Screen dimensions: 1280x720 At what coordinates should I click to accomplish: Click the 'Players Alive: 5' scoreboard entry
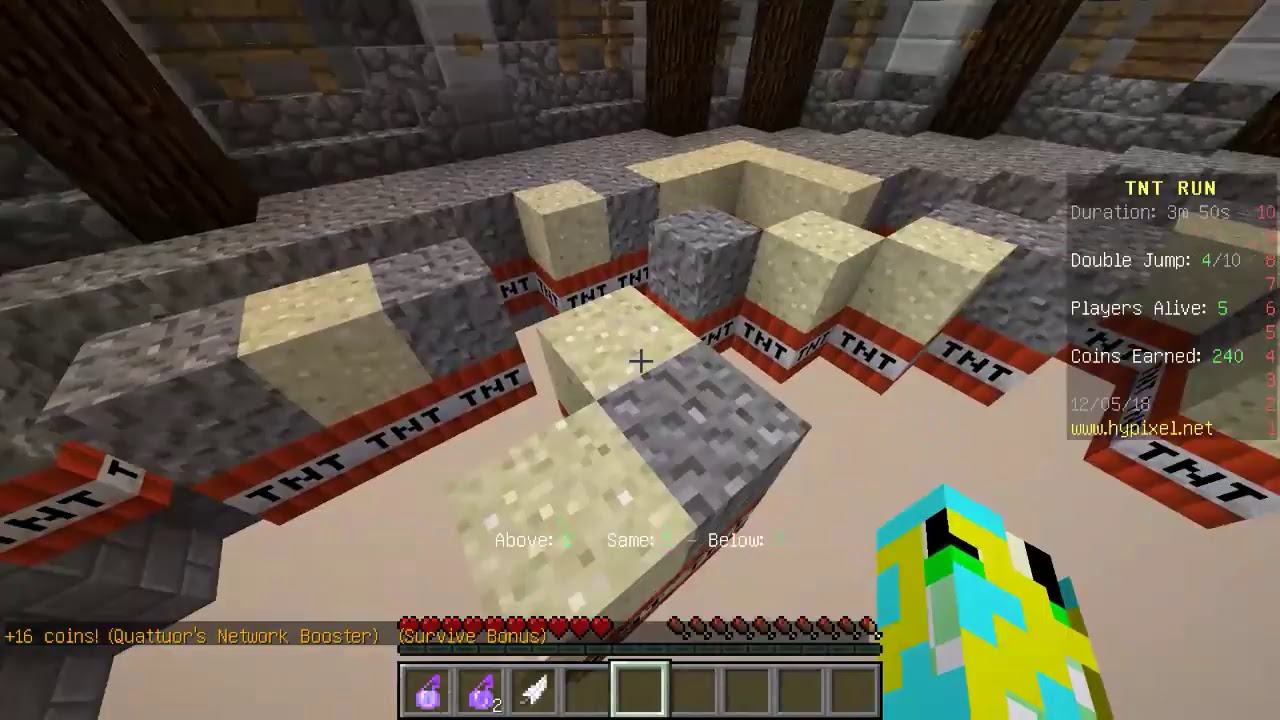(1150, 308)
